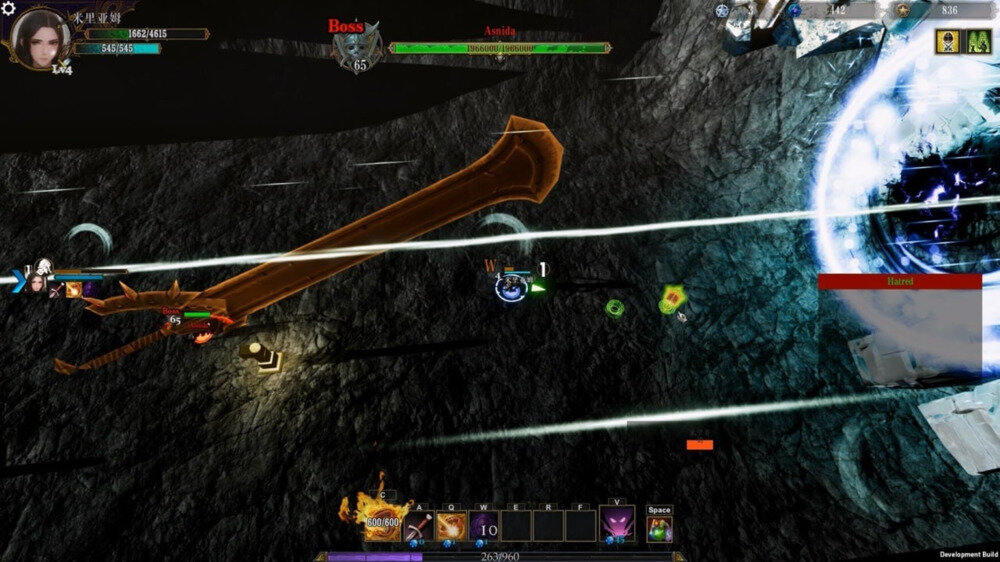The height and width of the screenshot is (562, 1000).
Task: Click the party member portrait beside the arrow
Action: pyautogui.click(x=38, y=283)
